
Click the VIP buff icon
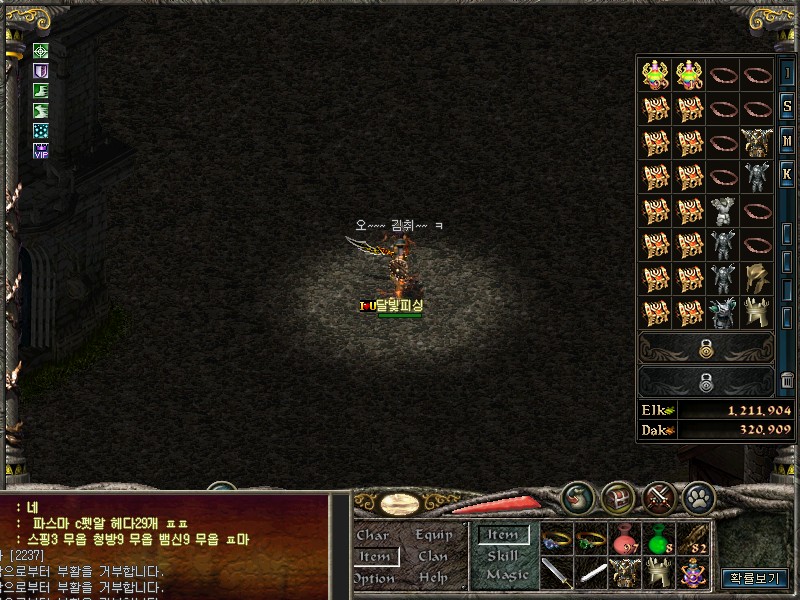click(x=41, y=151)
